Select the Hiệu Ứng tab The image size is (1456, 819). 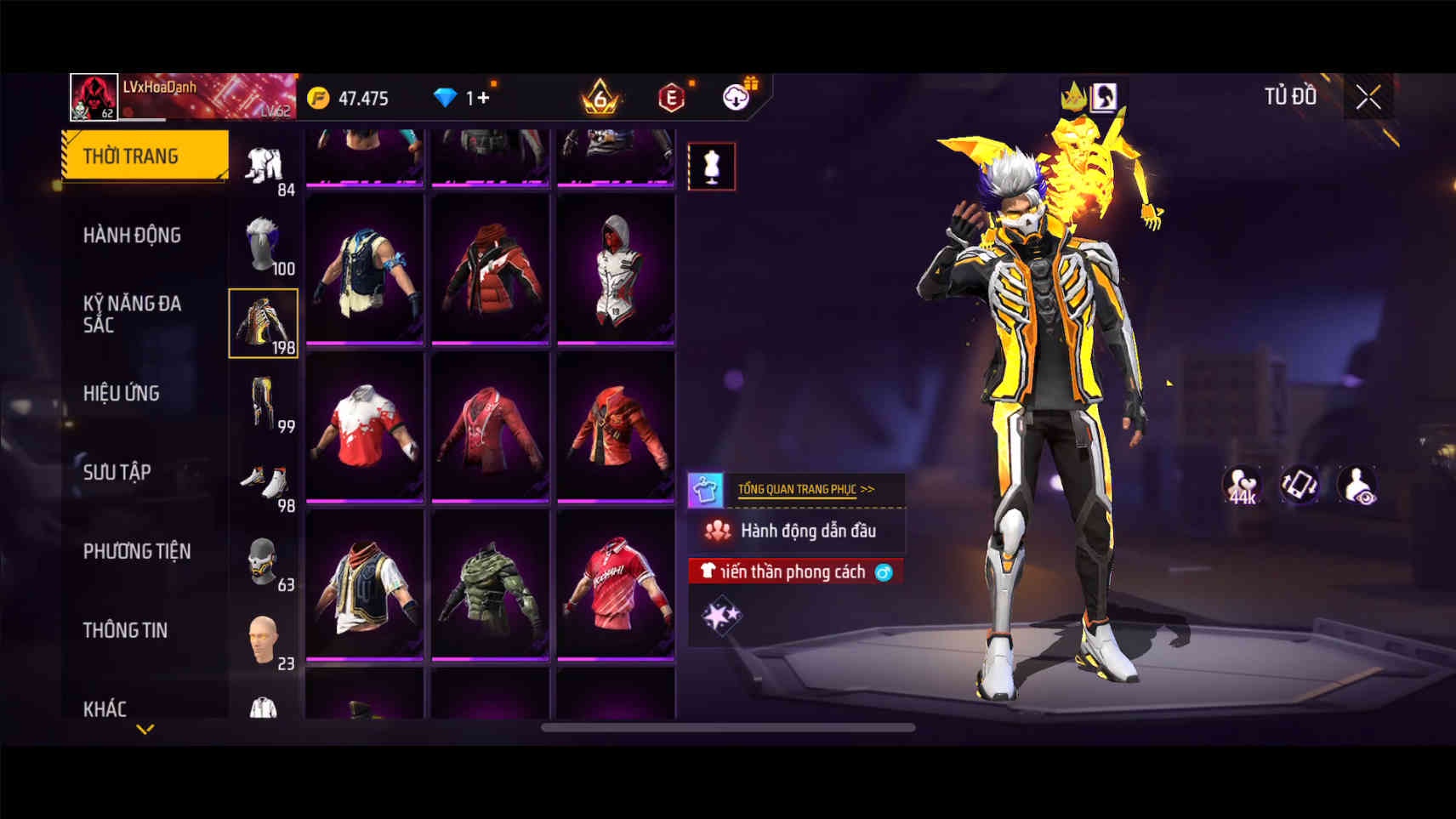[122, 393]
